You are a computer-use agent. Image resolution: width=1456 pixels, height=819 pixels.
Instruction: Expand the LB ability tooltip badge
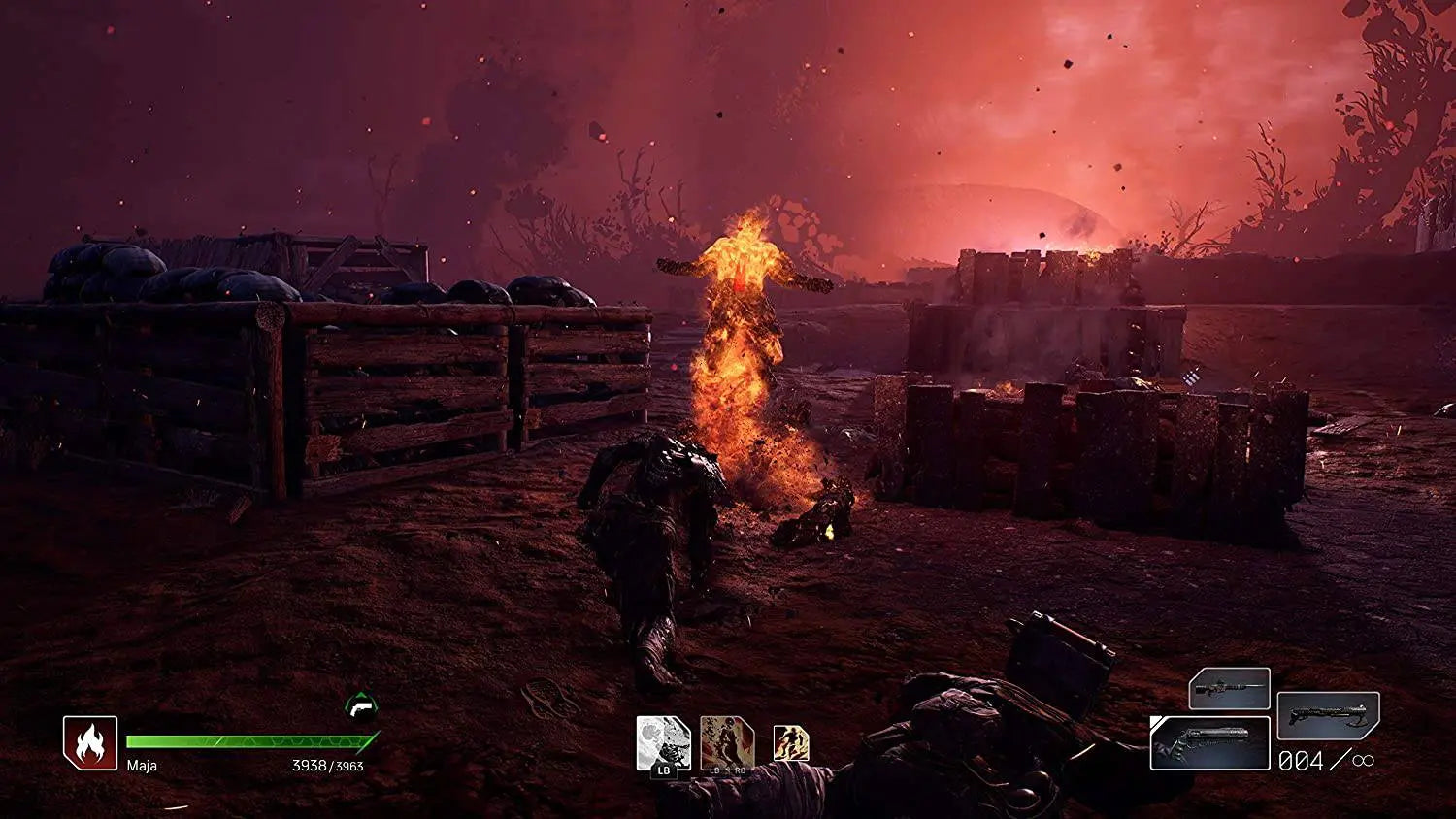click(x=664, y=770)
